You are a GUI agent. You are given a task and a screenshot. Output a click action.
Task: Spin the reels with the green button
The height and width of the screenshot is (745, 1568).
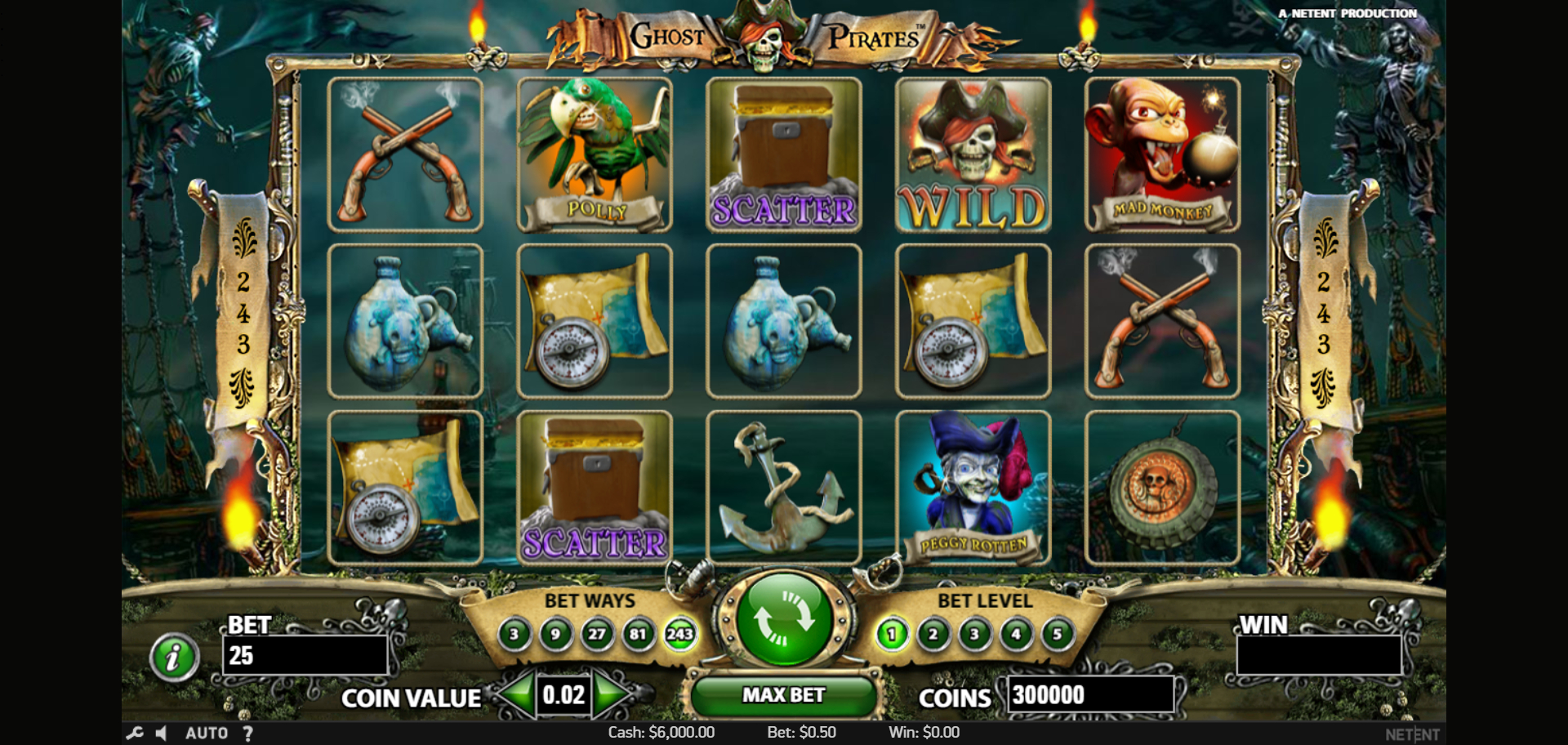pos(783,620)
